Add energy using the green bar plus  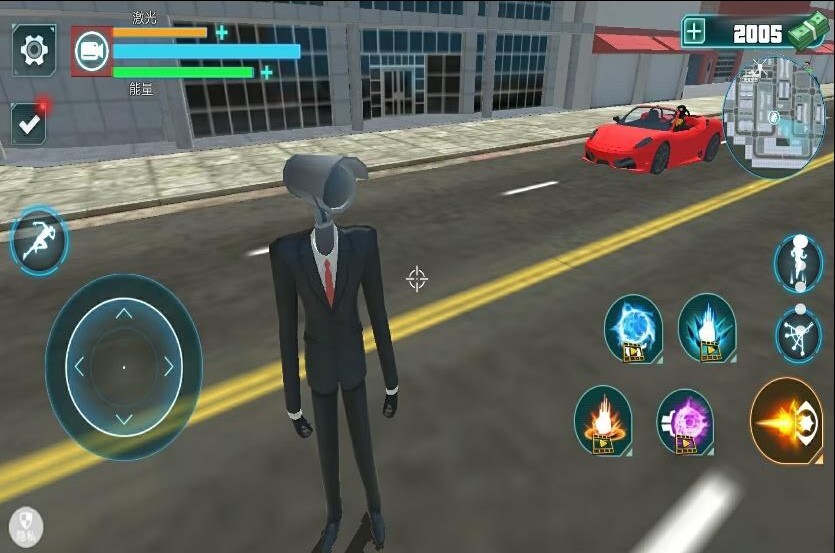click(x=267, y=72)
